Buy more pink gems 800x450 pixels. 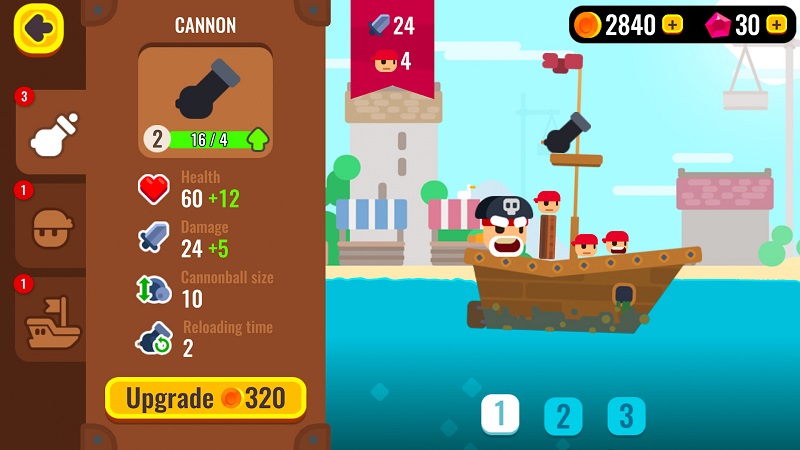[776, 25]
